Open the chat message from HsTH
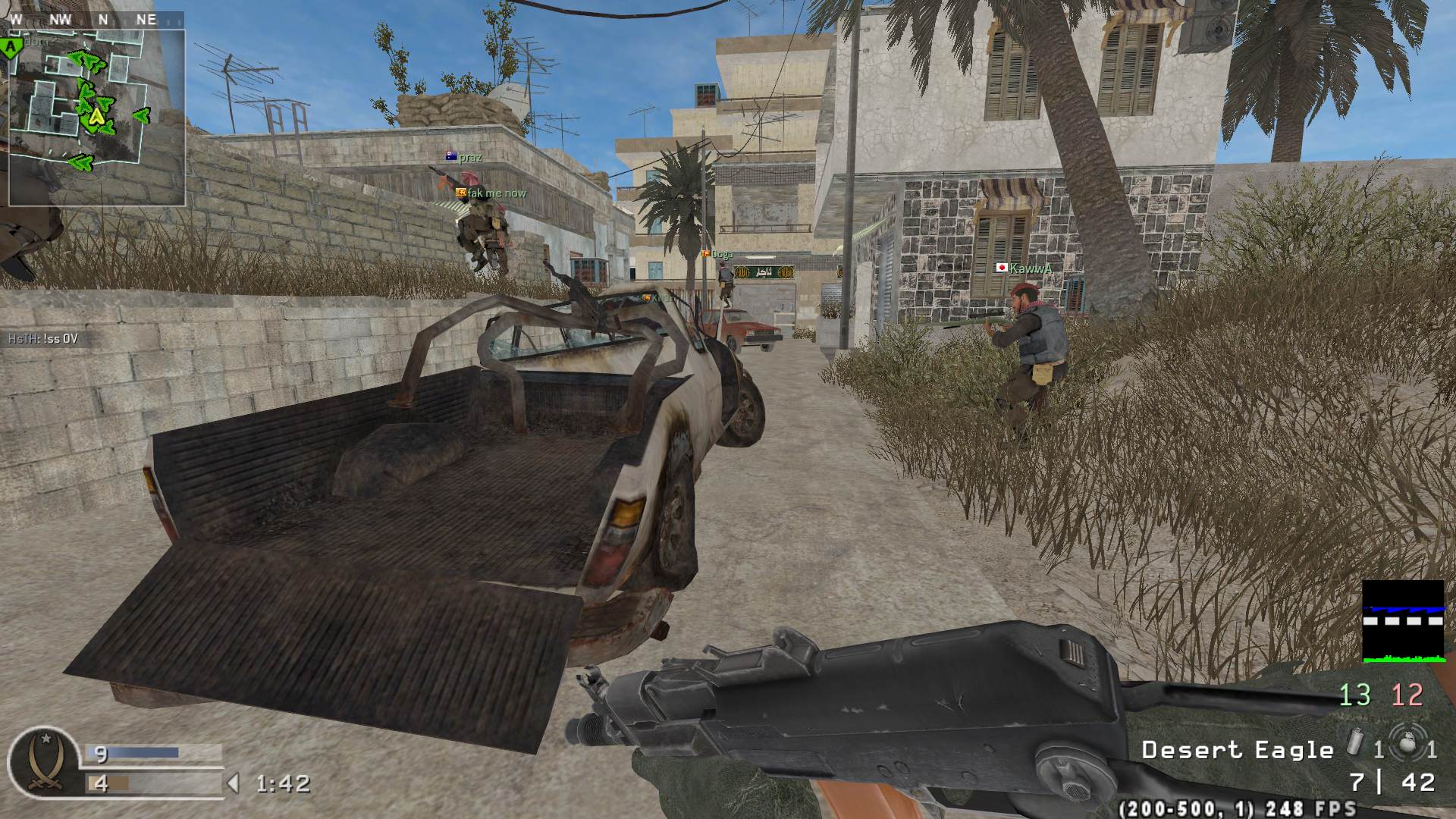Image resolution: width=1456 pixels, height=819 pixels. tap(43, 339)
